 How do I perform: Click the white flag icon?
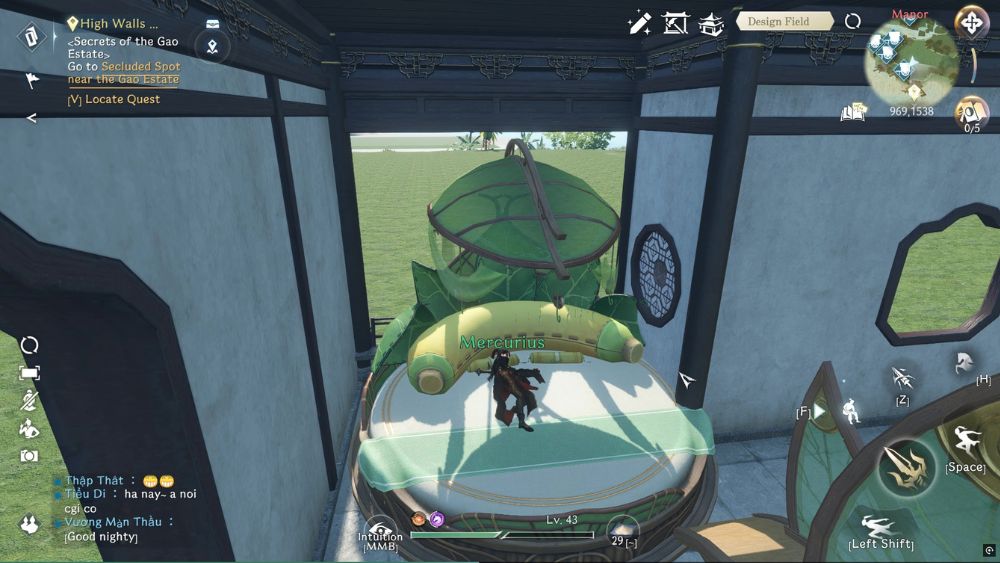[32, 82]
